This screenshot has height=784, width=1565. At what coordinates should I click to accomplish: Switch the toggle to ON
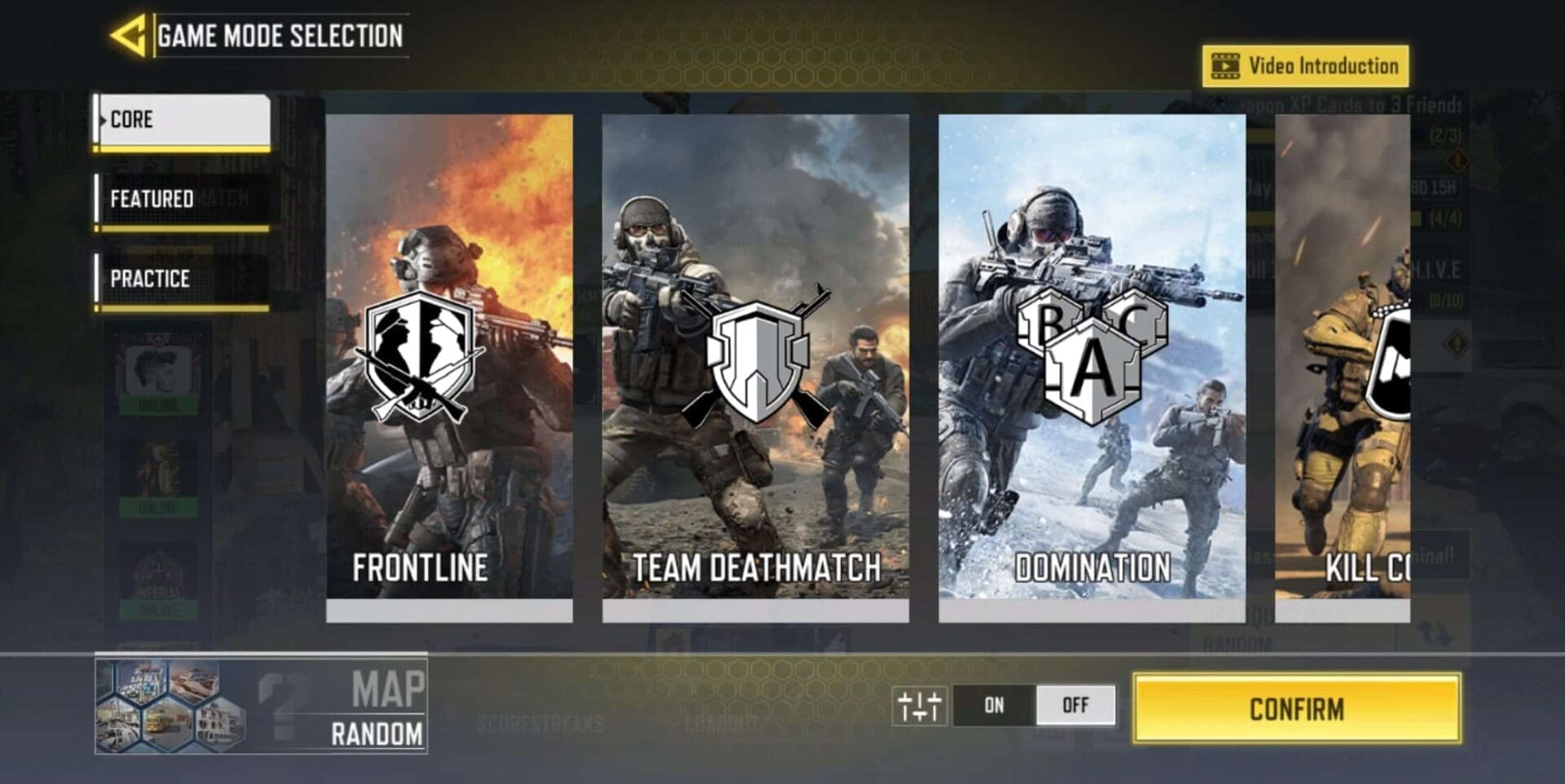pos(994,706)
